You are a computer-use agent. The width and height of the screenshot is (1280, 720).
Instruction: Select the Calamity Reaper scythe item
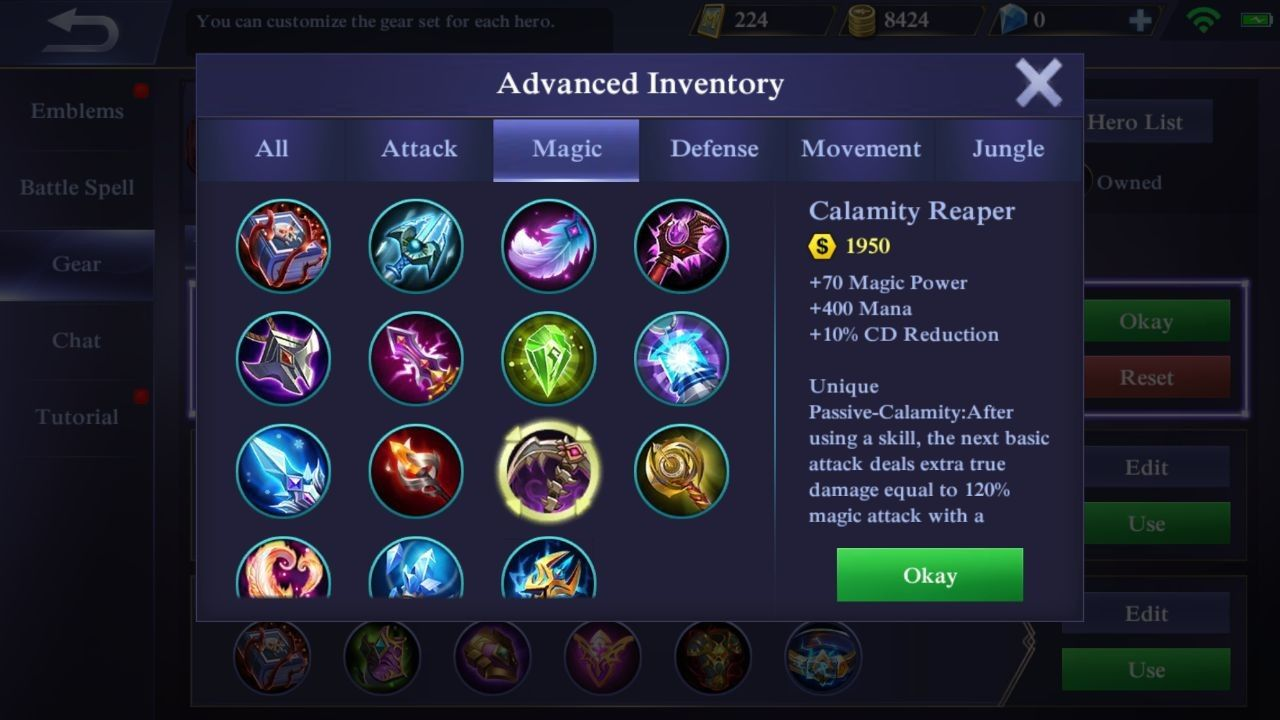tap(549, 471)
